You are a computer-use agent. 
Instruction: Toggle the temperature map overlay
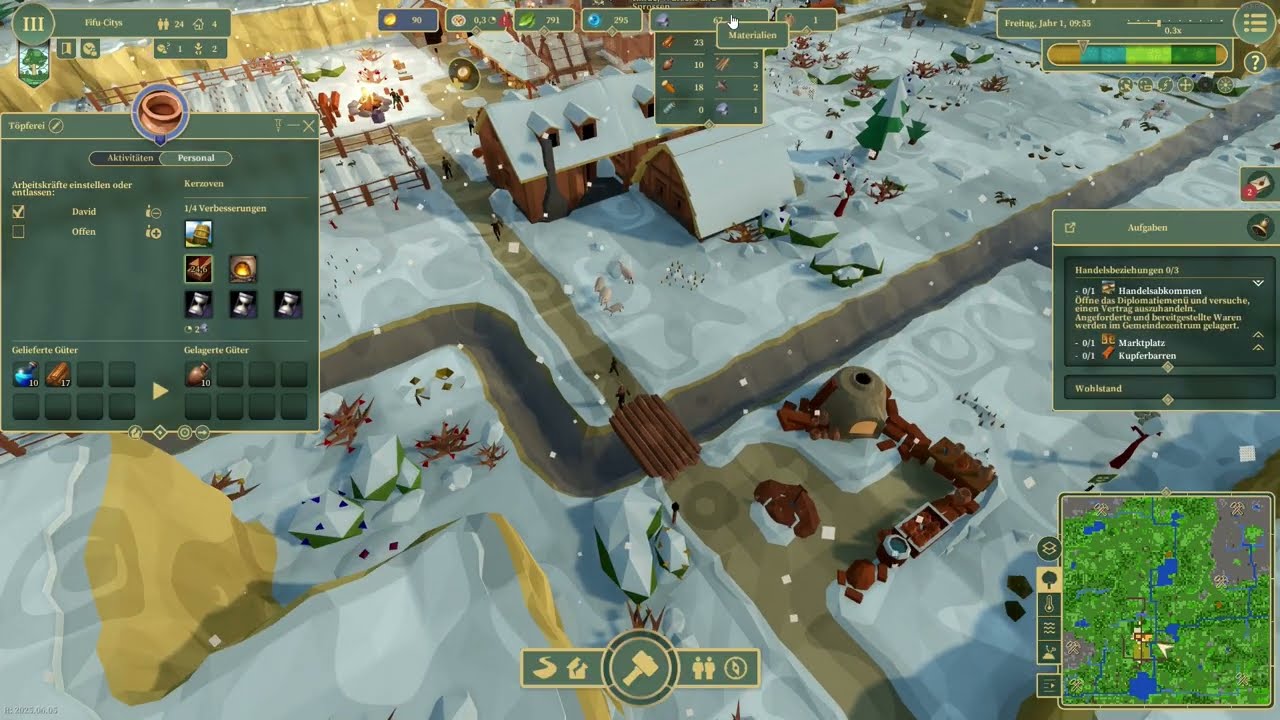[1049, 604]
